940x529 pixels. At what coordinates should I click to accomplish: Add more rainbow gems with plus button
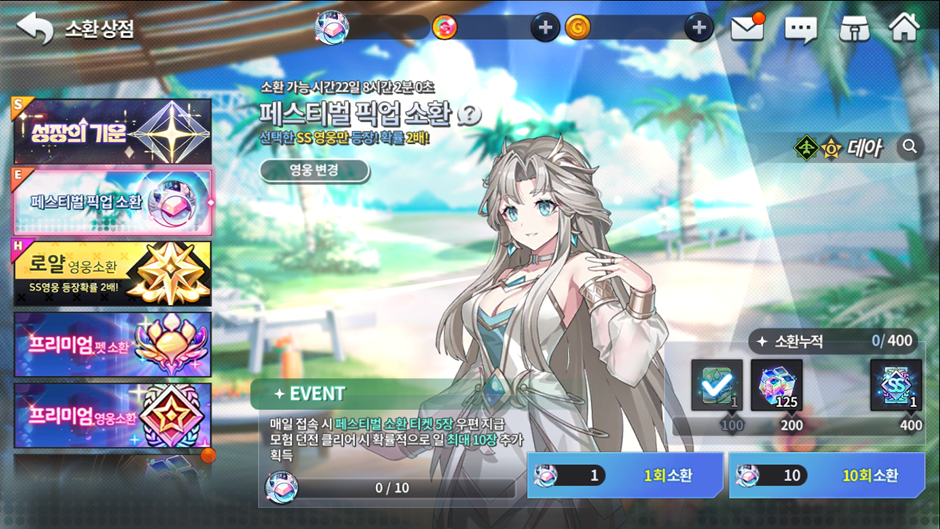point(545,28)
